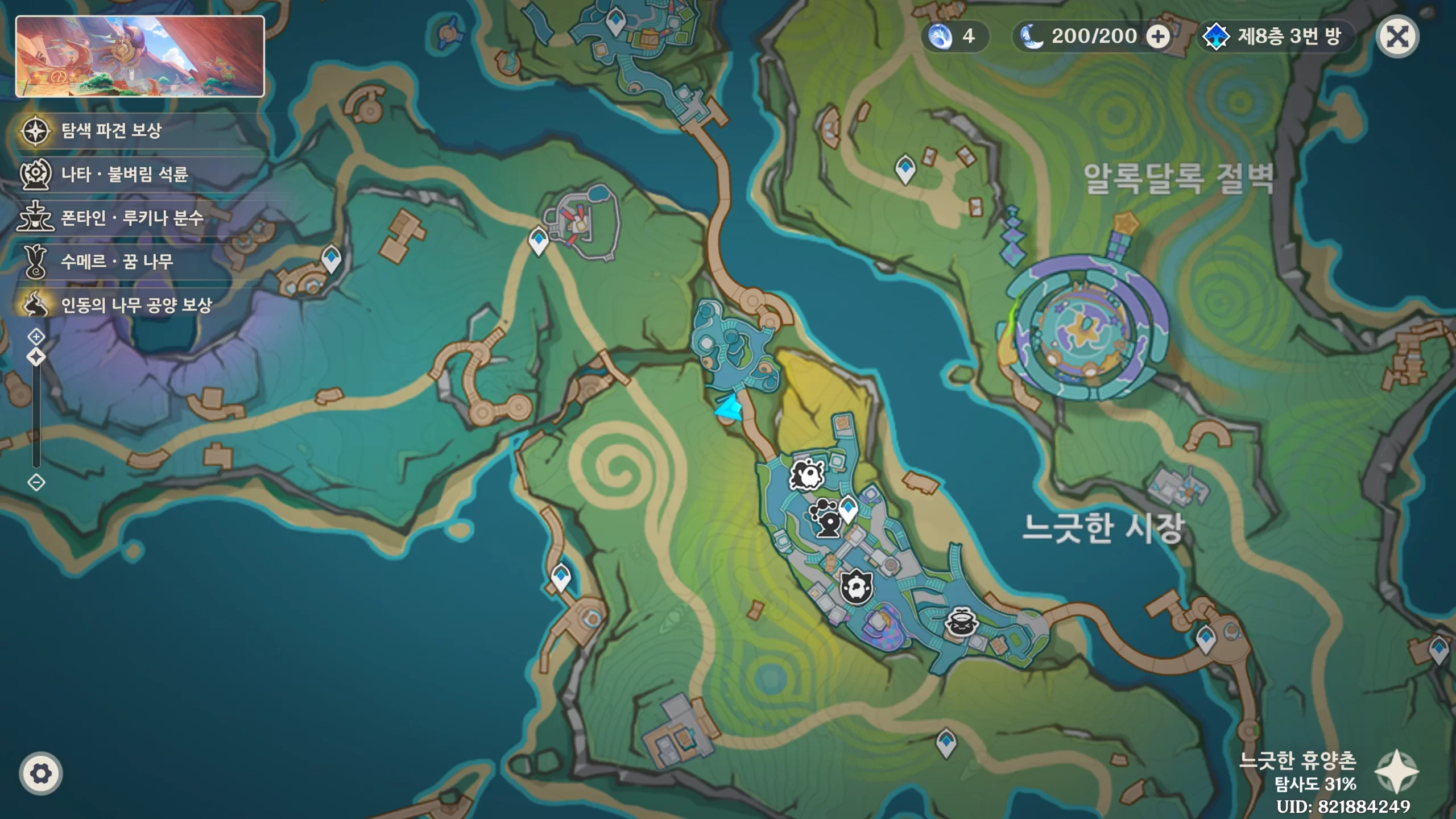
Task: Select 폰타인 · 루키나 분수 entry
Action: pos(131,218)
